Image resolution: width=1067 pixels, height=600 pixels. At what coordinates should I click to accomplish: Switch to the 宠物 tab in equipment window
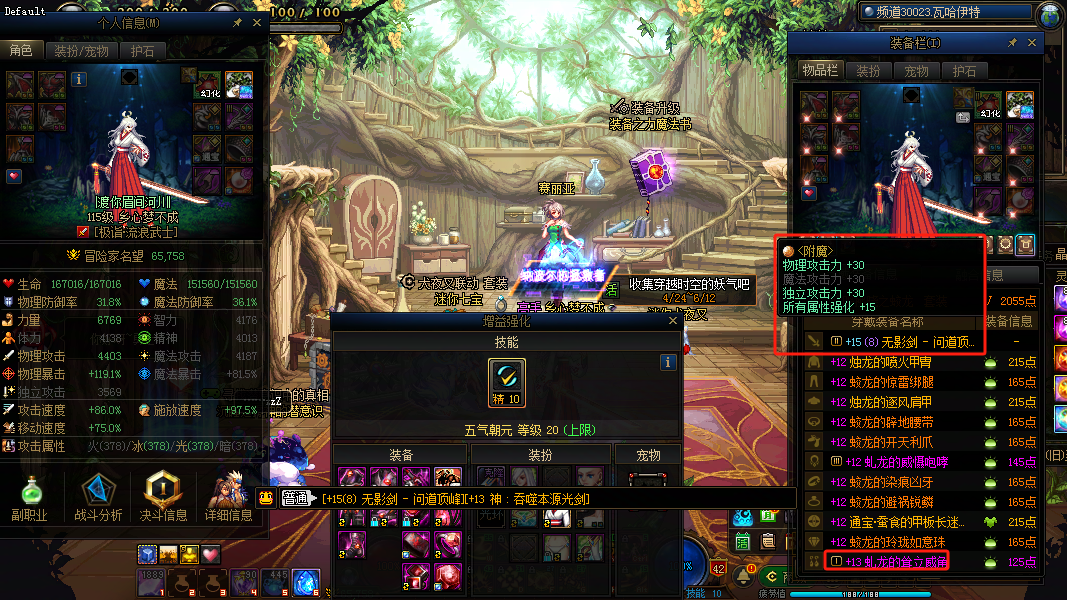pyautogui.click(x=916, y=71)
